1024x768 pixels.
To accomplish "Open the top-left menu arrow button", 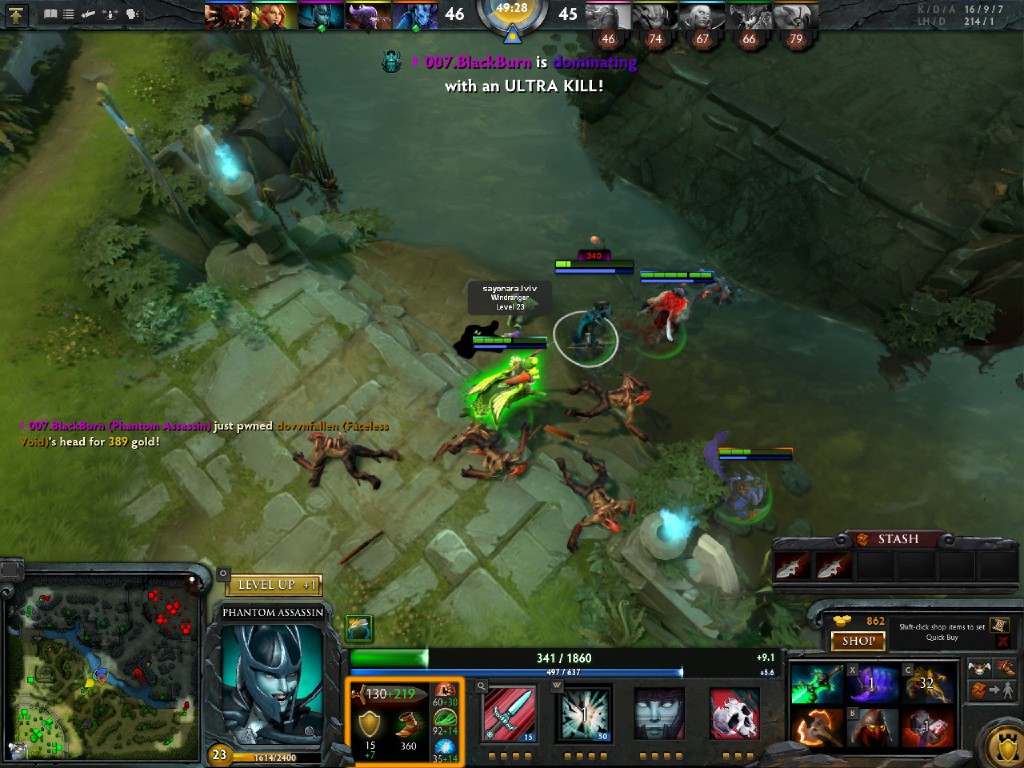I will (17, 15).
